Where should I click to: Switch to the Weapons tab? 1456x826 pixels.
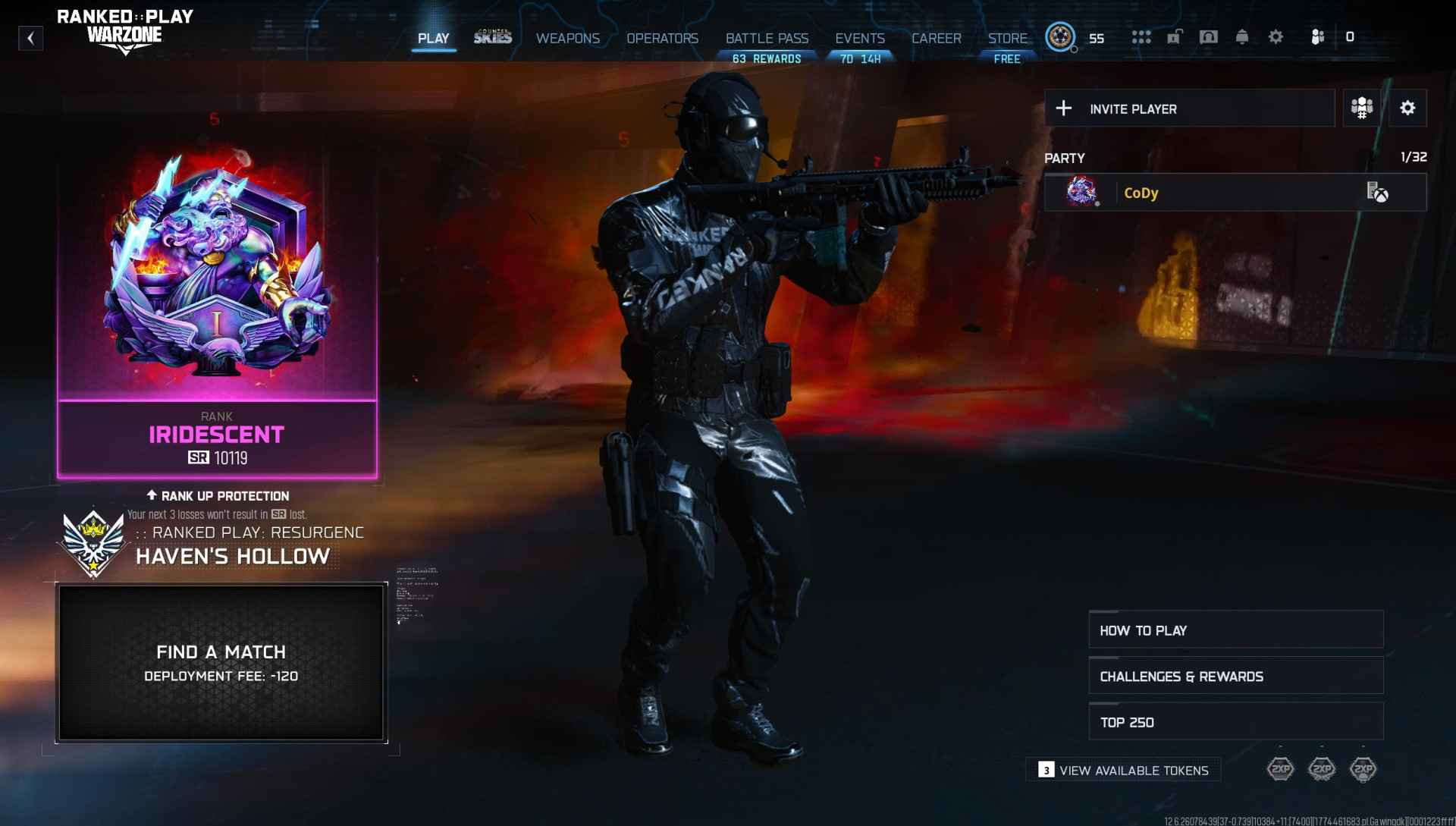tap(568, 38)
